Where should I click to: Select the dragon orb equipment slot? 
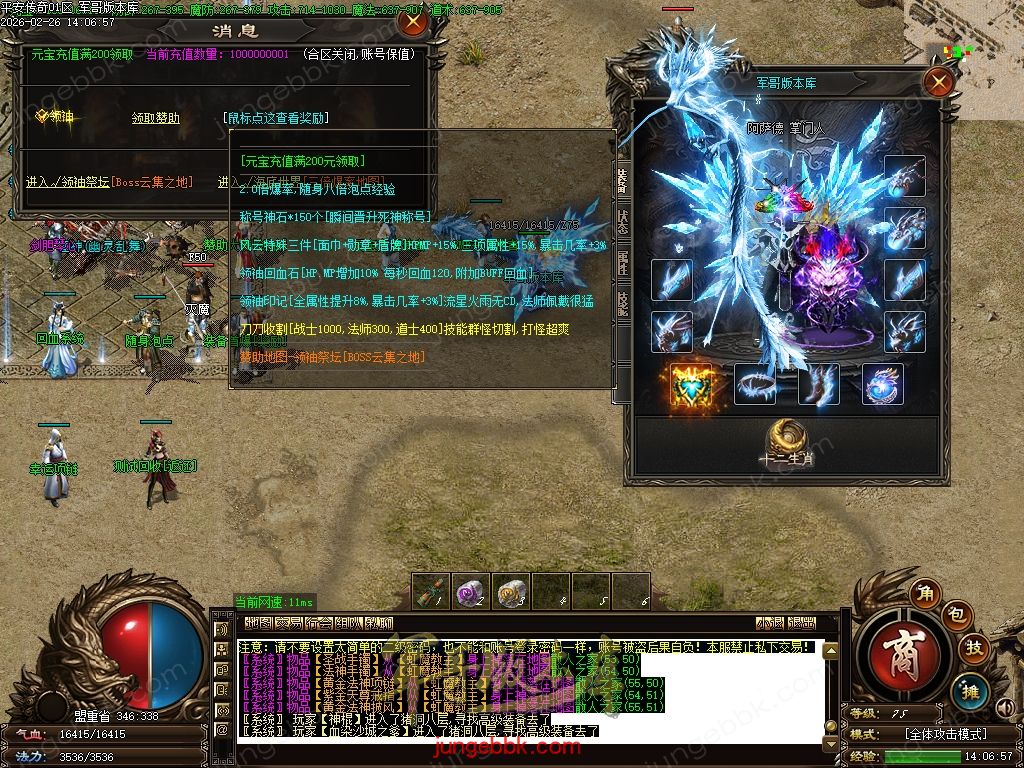(882, 384)
